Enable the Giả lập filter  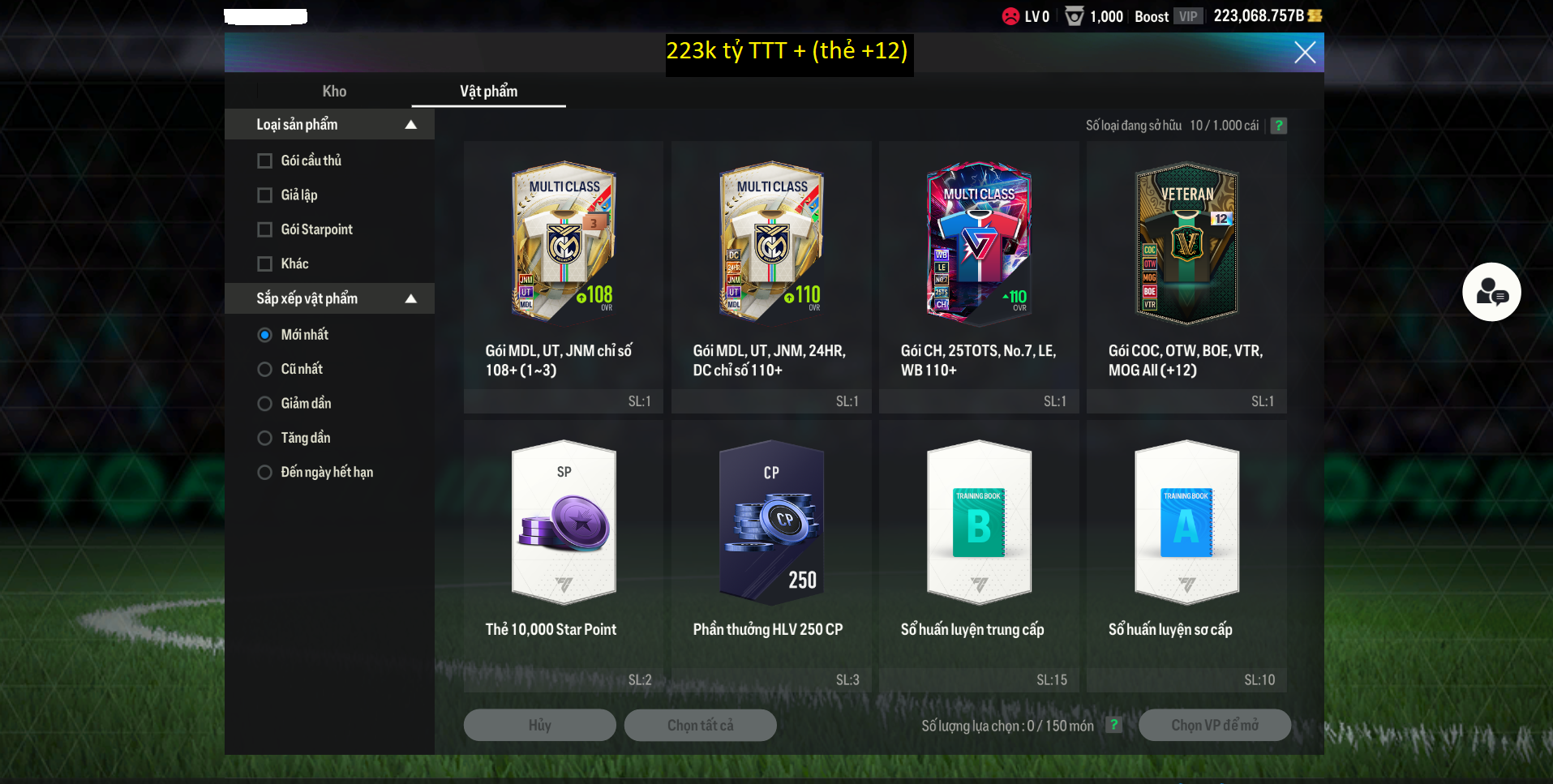264,195
